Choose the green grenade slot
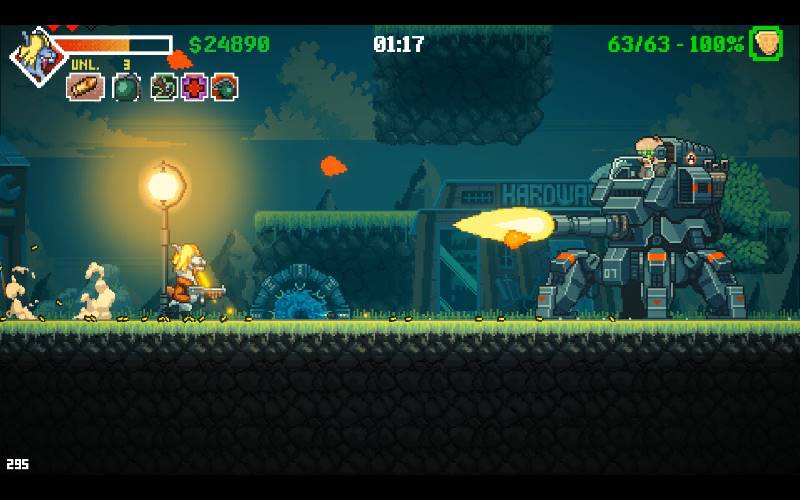The height and width of the screenshot is (500, 800). coord(125,87)
